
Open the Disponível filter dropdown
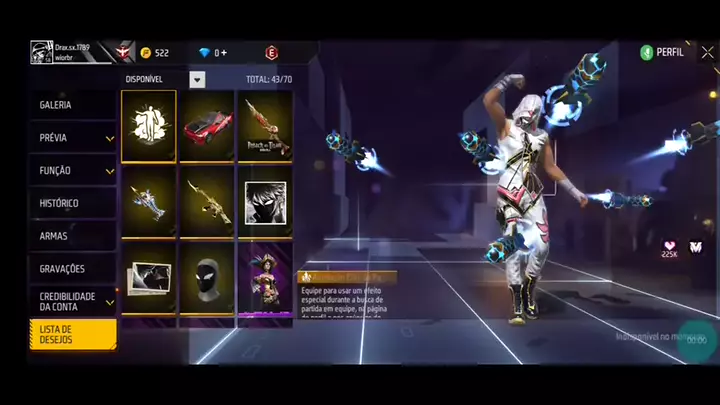pos(197,79)
